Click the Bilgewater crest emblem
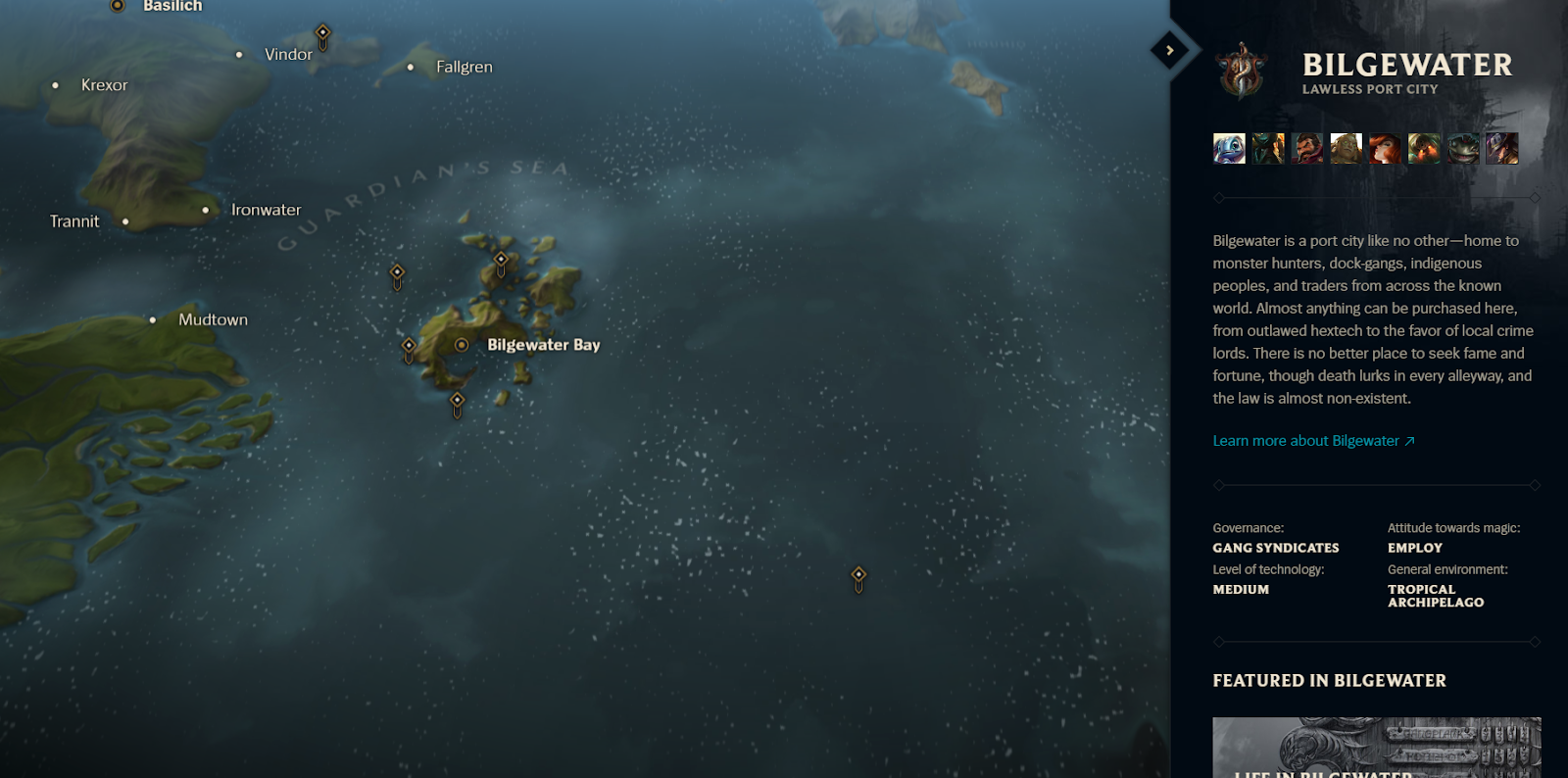 pyautogui.click(x=1242, y=71)
